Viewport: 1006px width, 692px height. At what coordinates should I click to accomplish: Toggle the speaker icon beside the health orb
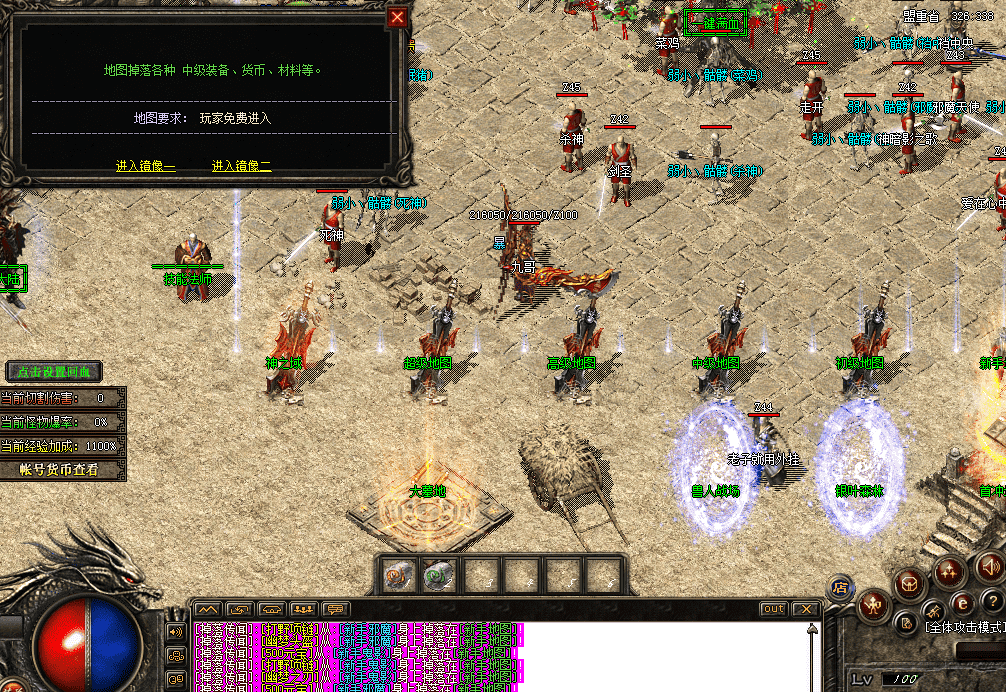click(176, 632)
